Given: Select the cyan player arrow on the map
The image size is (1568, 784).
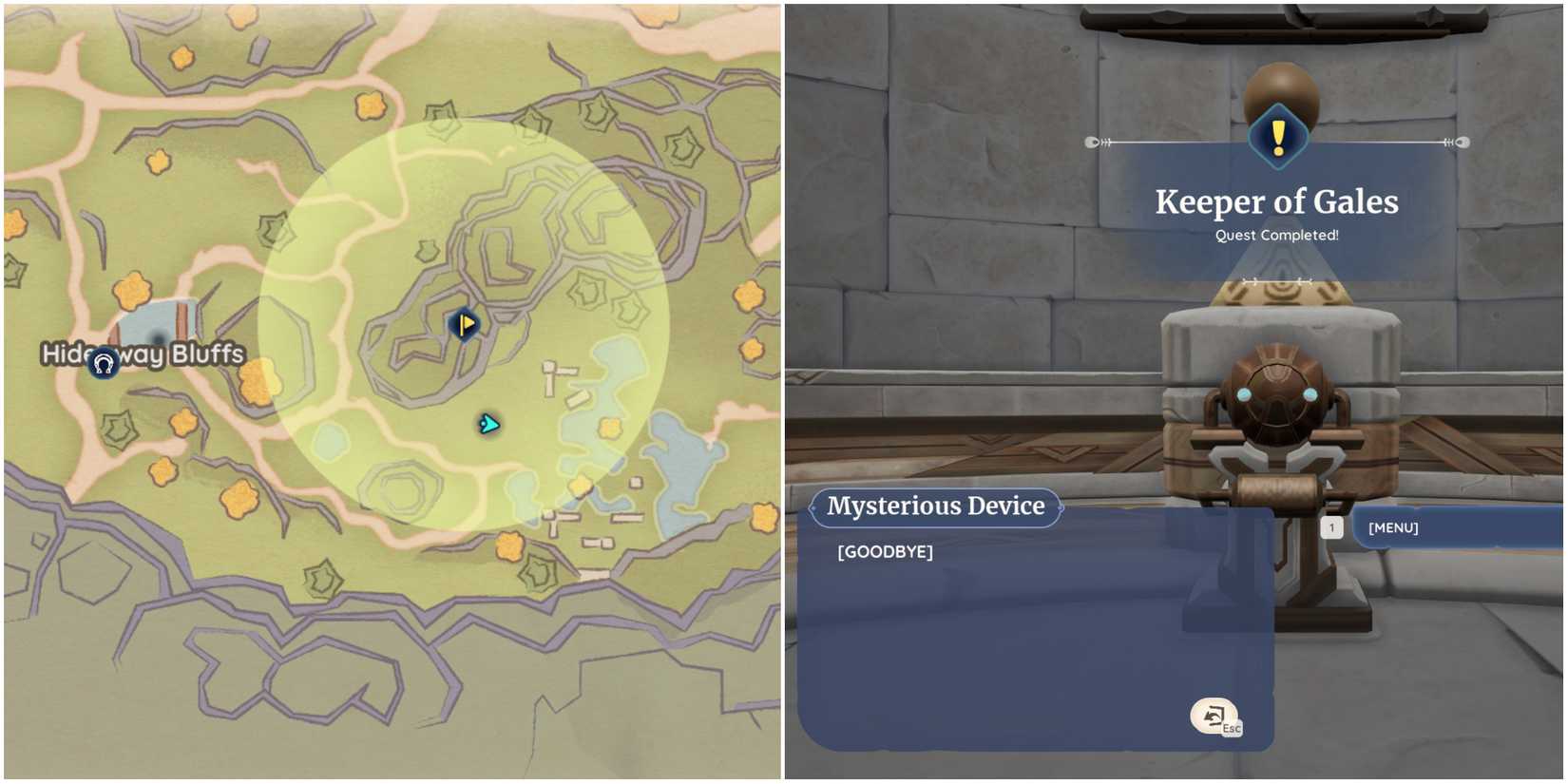Looking at the screenshot, I should click(488, 422).
